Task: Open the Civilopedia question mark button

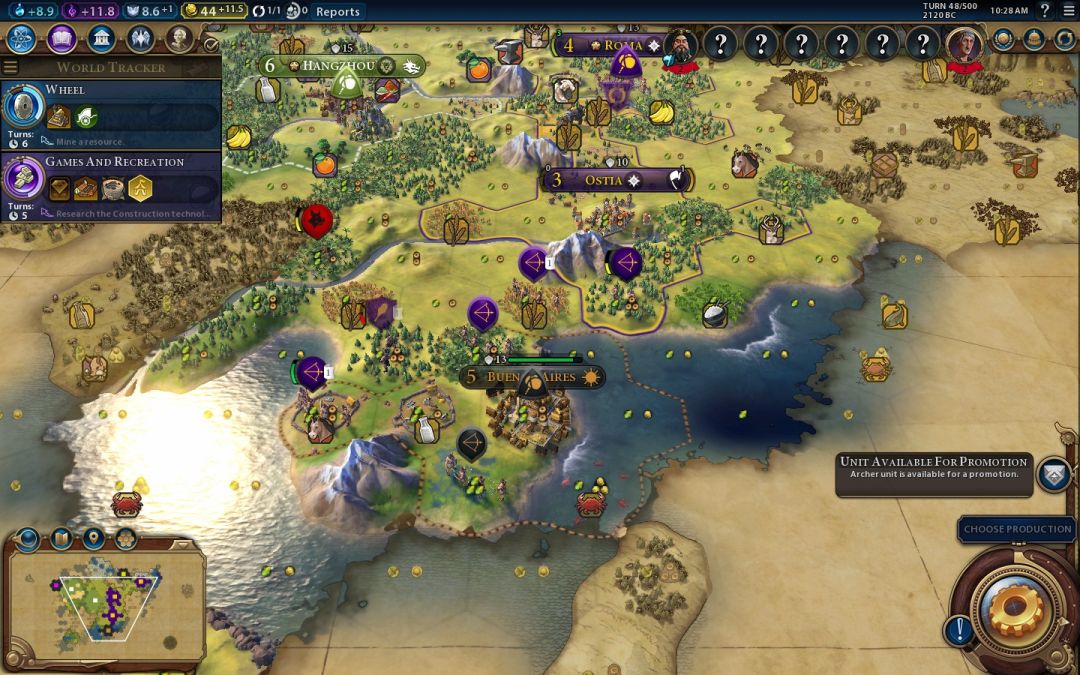Action: [1044, 11]
